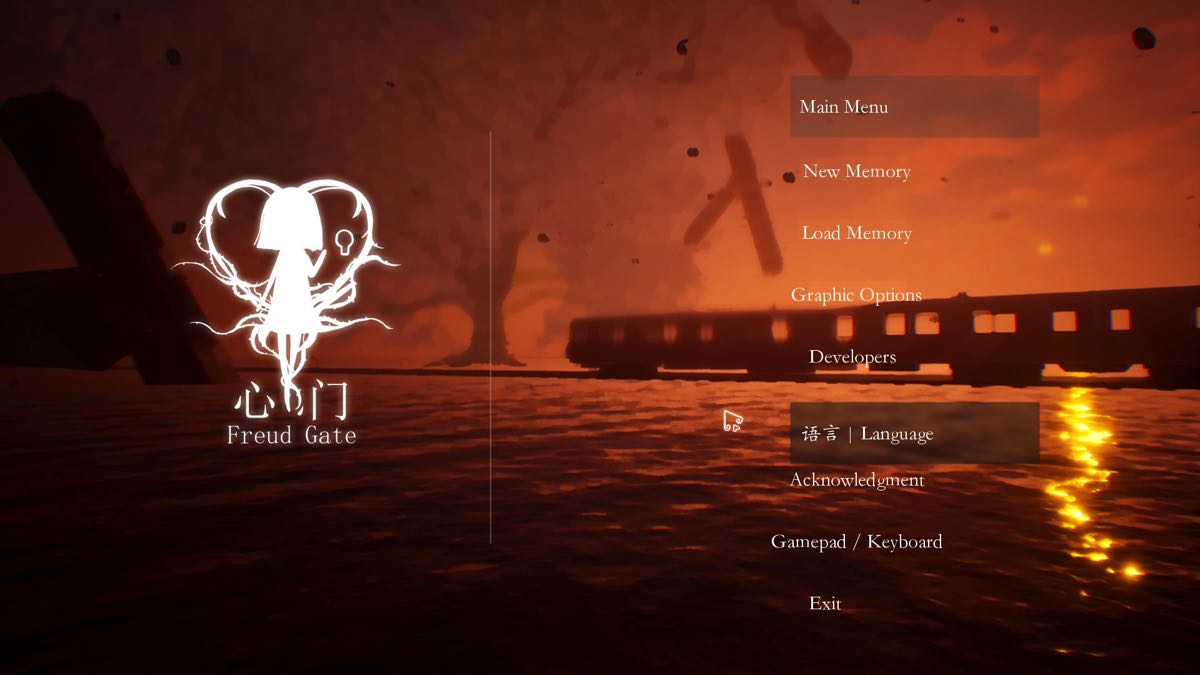Image resolution: width=1200 pixels, height=675 pixels.
Task: Show the Acknowledgment page
Action: tap(856, 480)
